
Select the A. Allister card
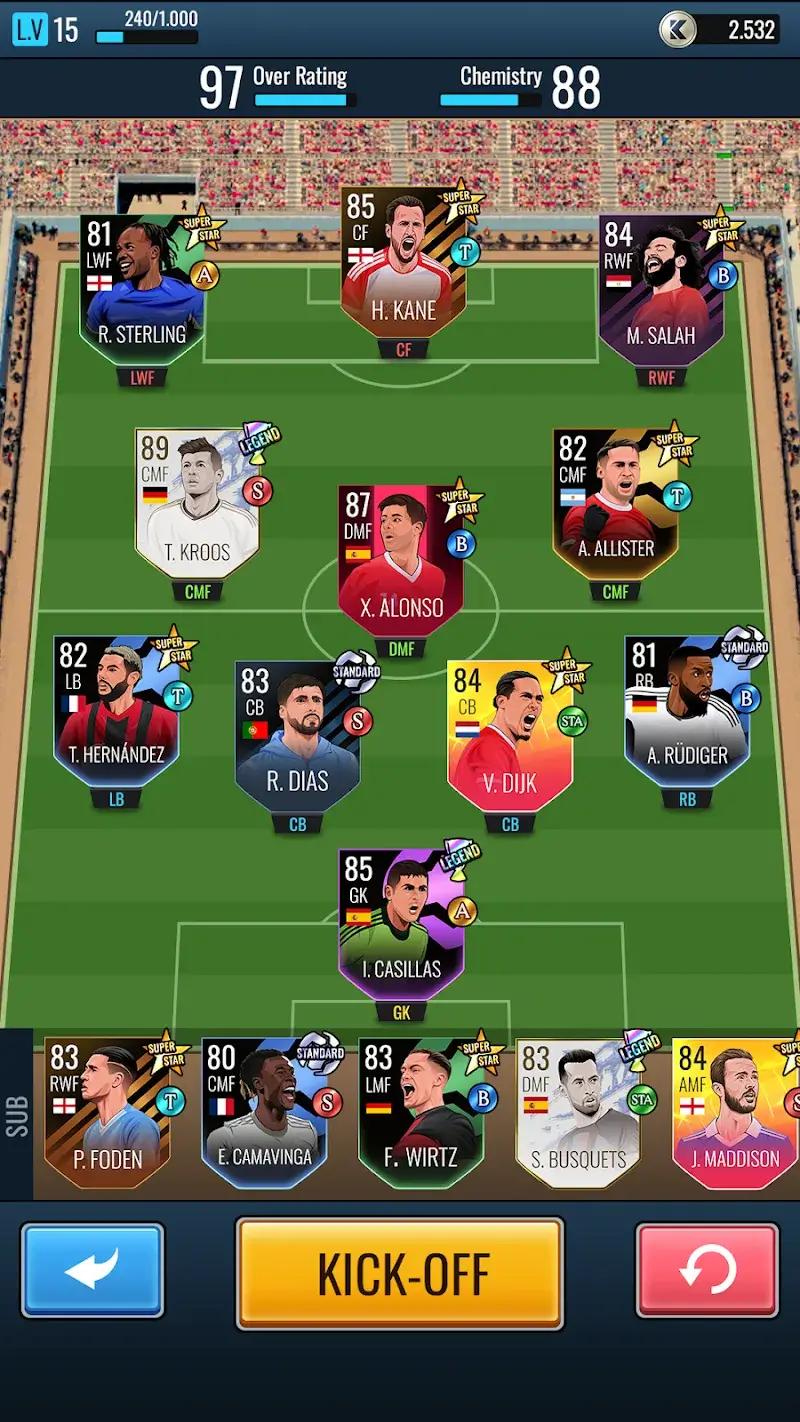tap(615, 505)
